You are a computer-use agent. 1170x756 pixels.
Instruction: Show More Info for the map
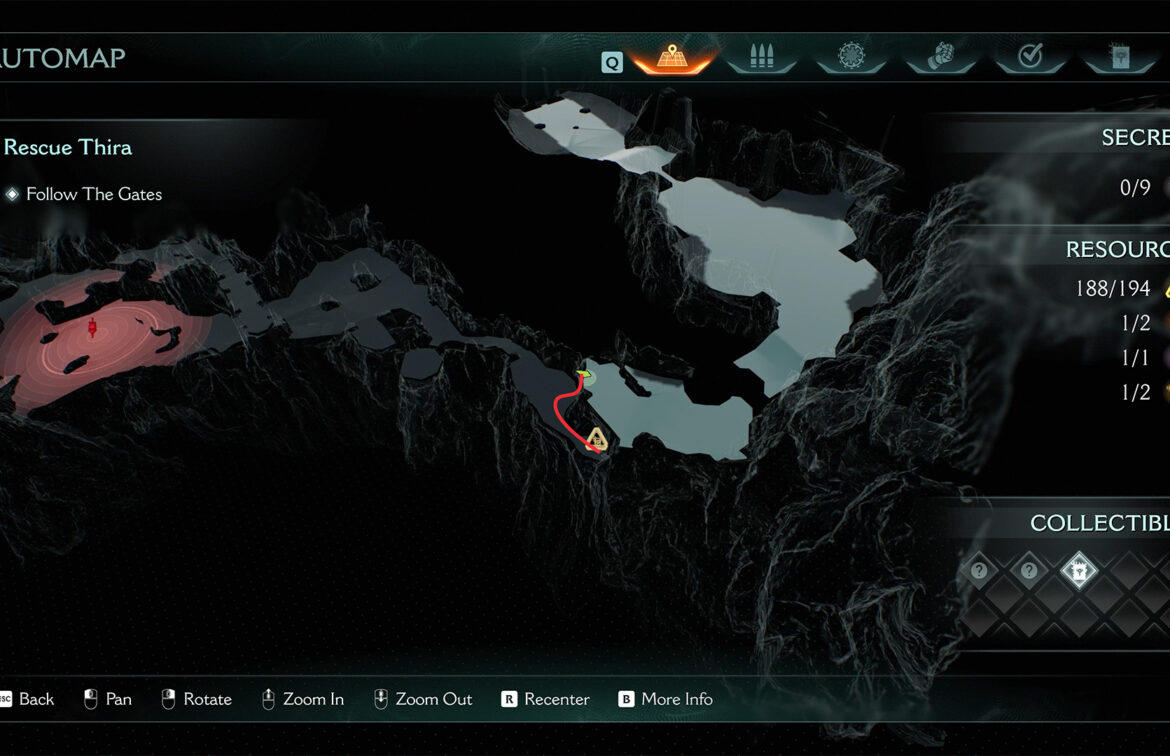coord(666,699)
